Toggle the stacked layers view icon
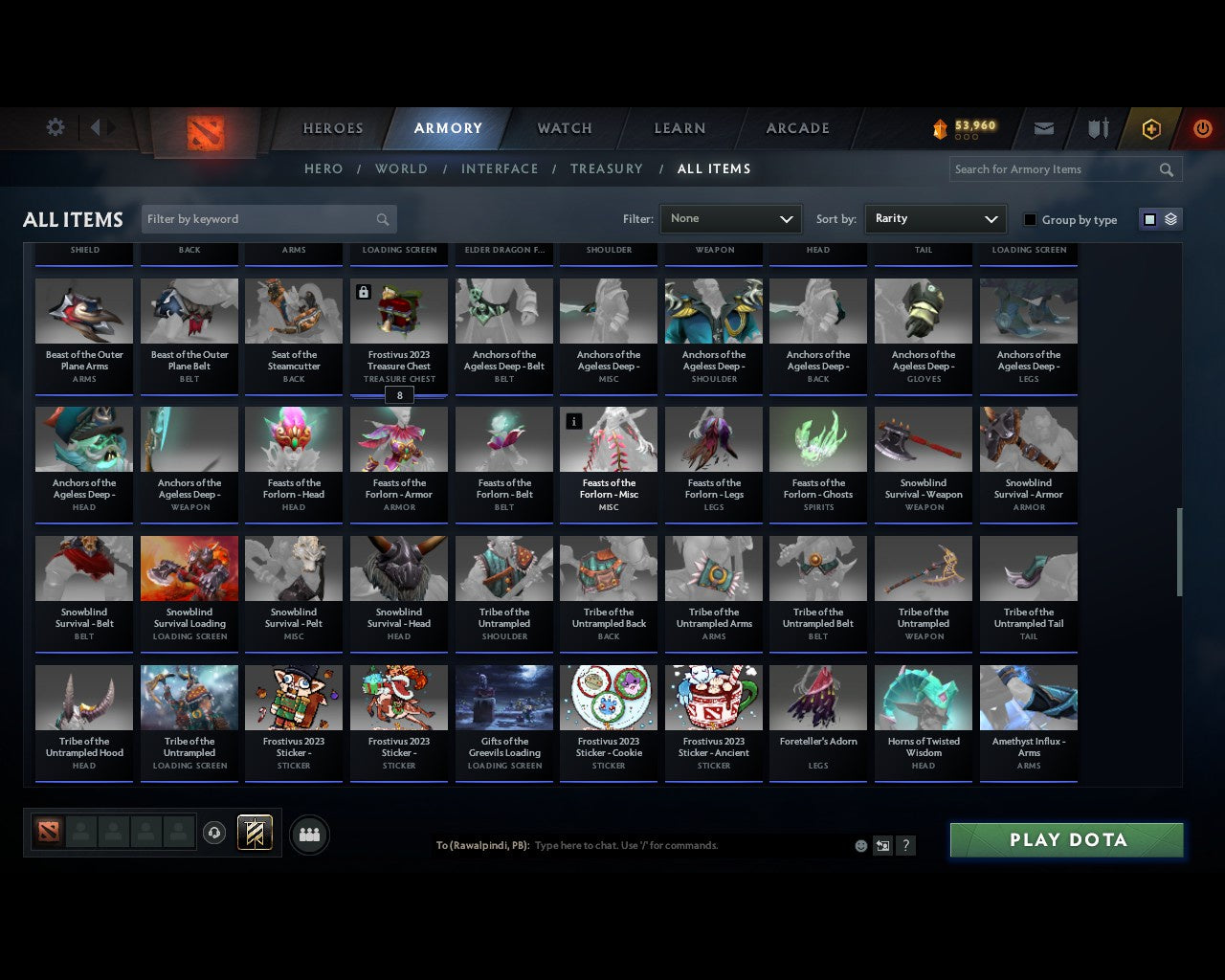The height and width of the screenshot is (980, 1225). [1169, 218]
